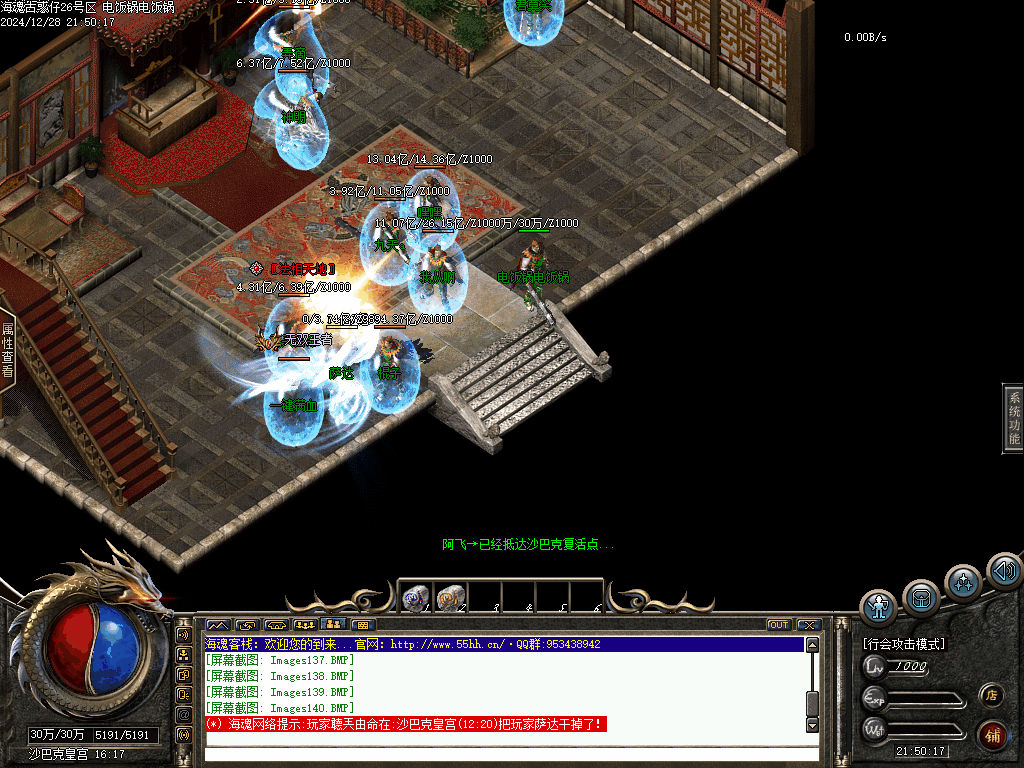This screenshot has height=768, width=1024.
Task: Use the purple scroll in belt slot 1
Action: (x=415, y=598)
